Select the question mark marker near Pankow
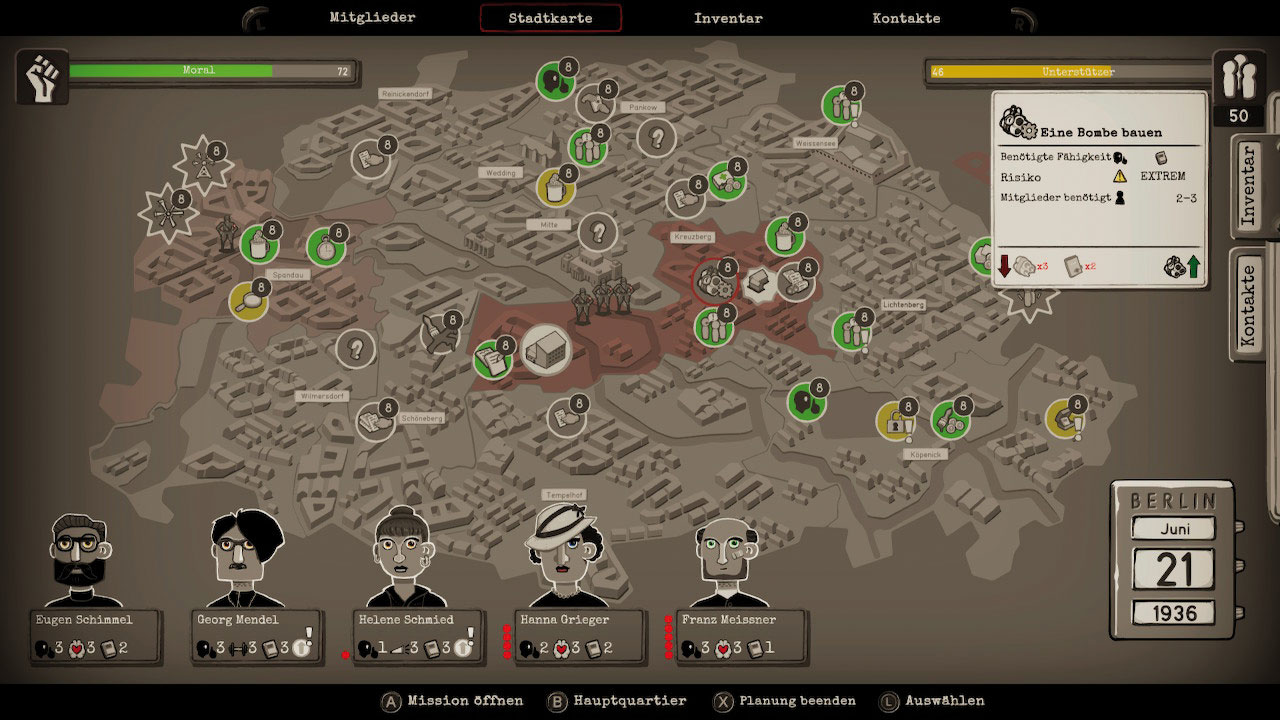This screenshot has width=1280, height=720. [657, 137]
